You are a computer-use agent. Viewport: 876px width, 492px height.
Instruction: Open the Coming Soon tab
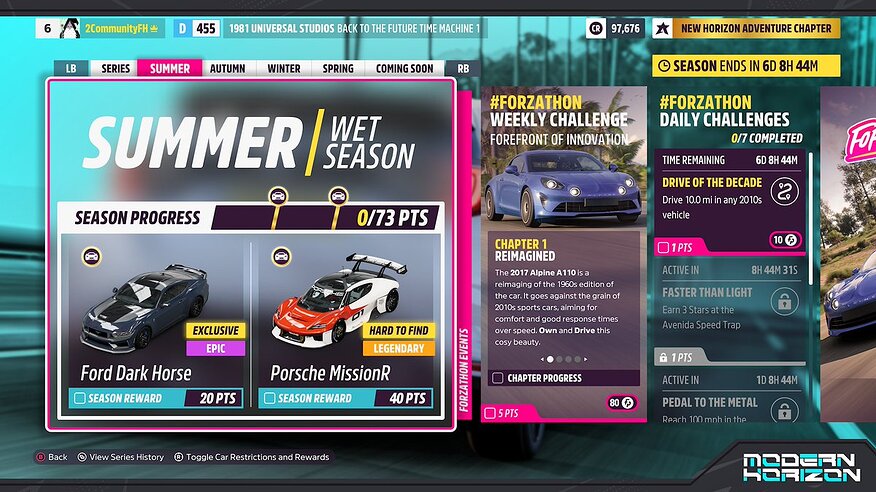405,69
